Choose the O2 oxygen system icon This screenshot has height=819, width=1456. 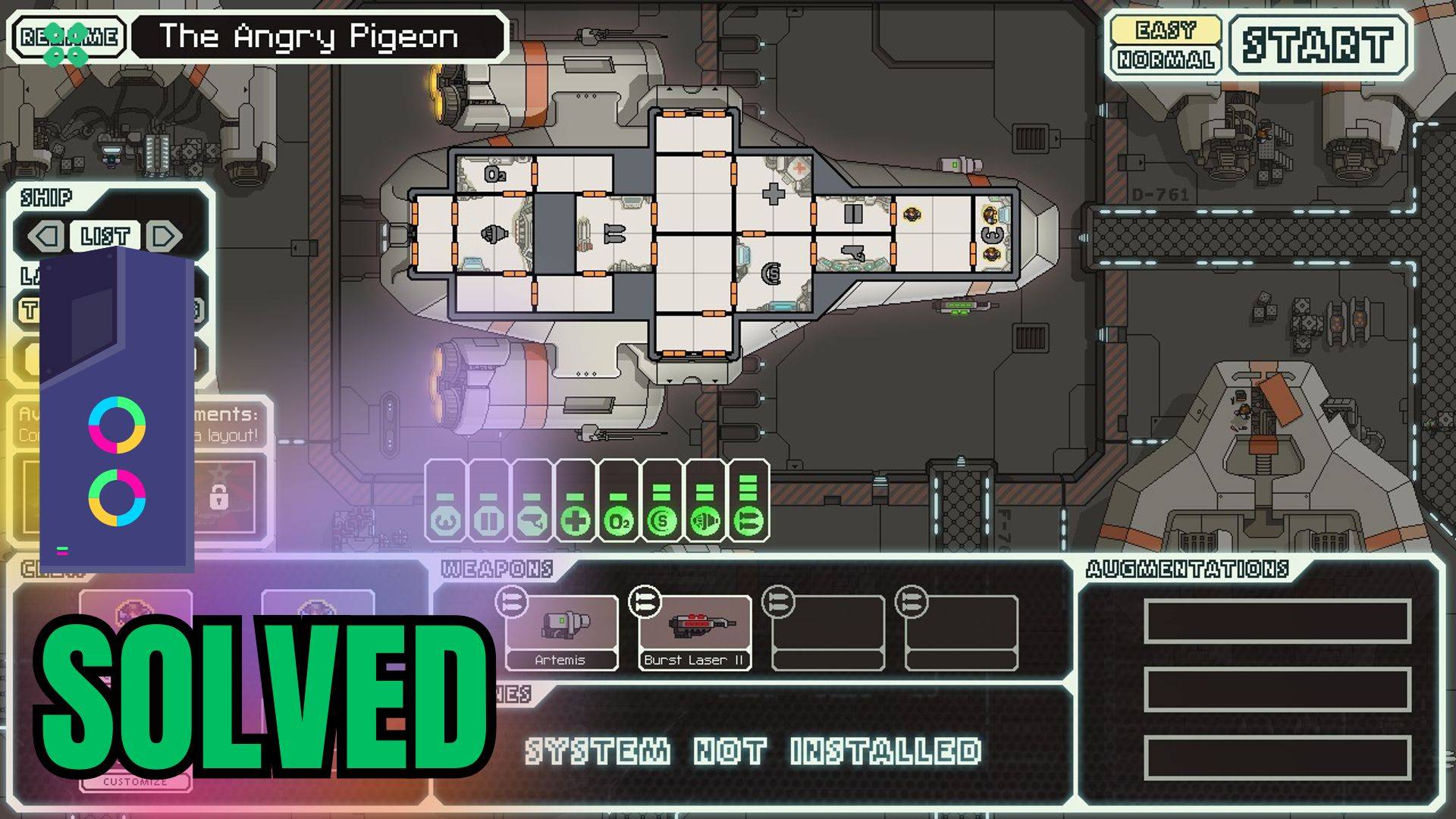tap(618, 521)
